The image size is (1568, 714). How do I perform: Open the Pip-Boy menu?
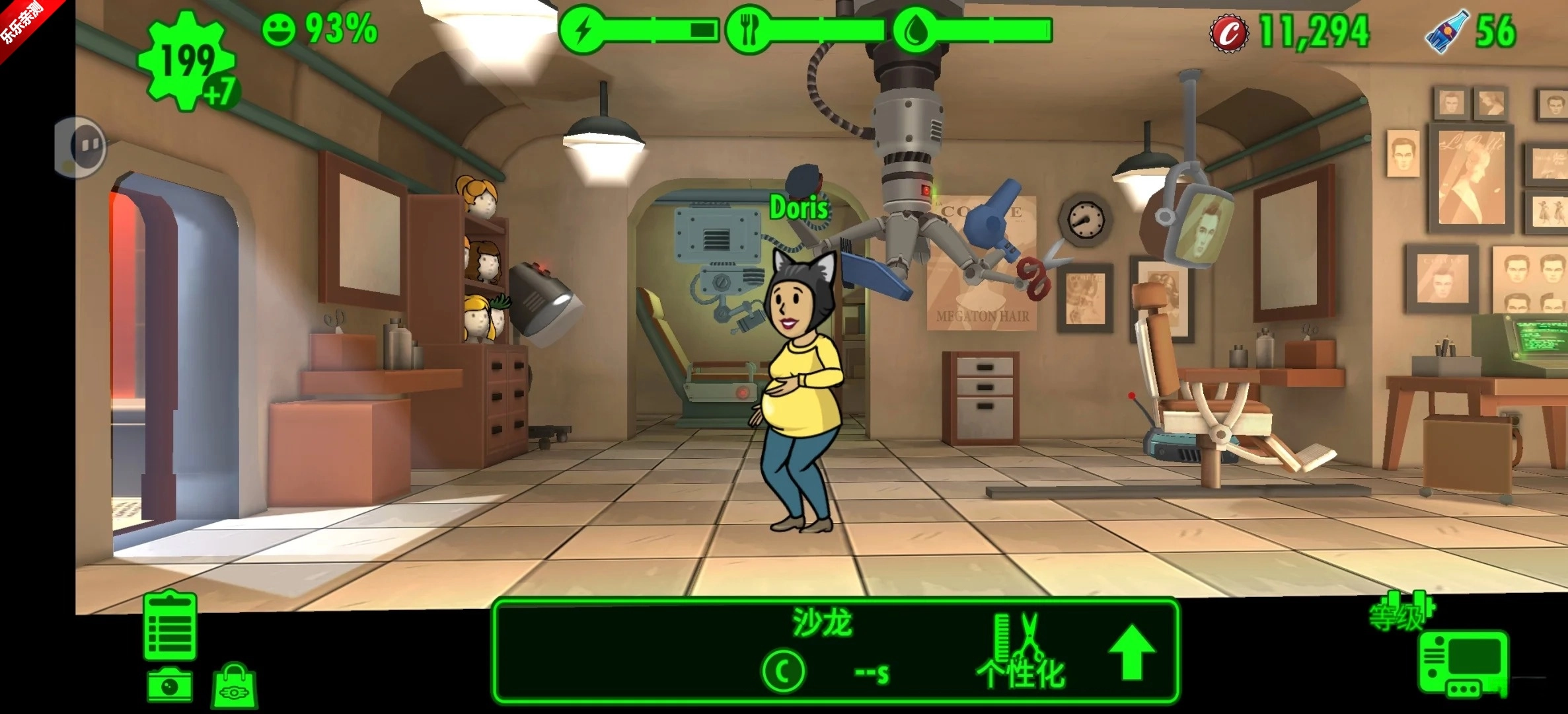(1464, 664)
